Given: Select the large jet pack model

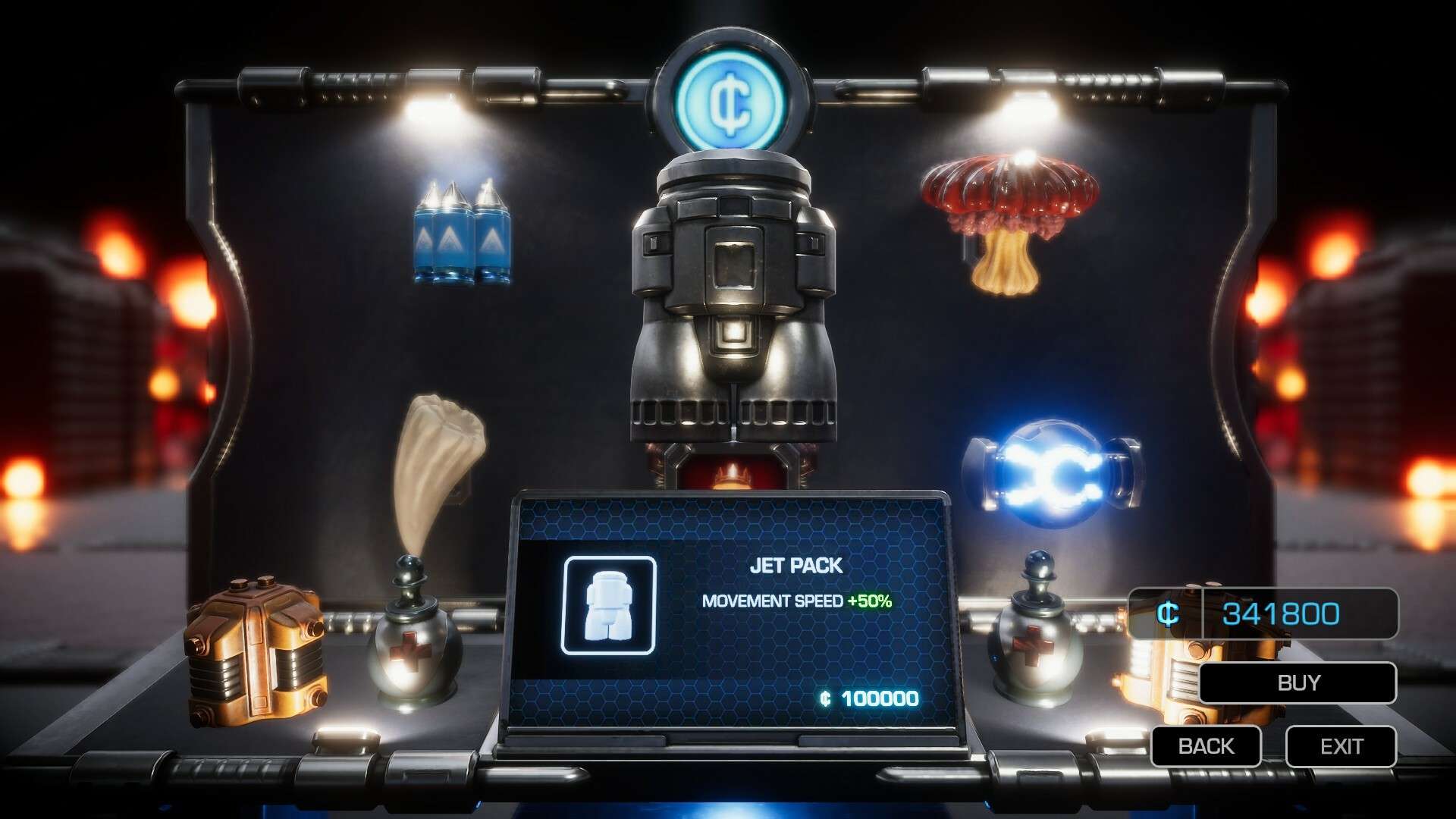Looking at the screenshot, I should click(733, 303).
